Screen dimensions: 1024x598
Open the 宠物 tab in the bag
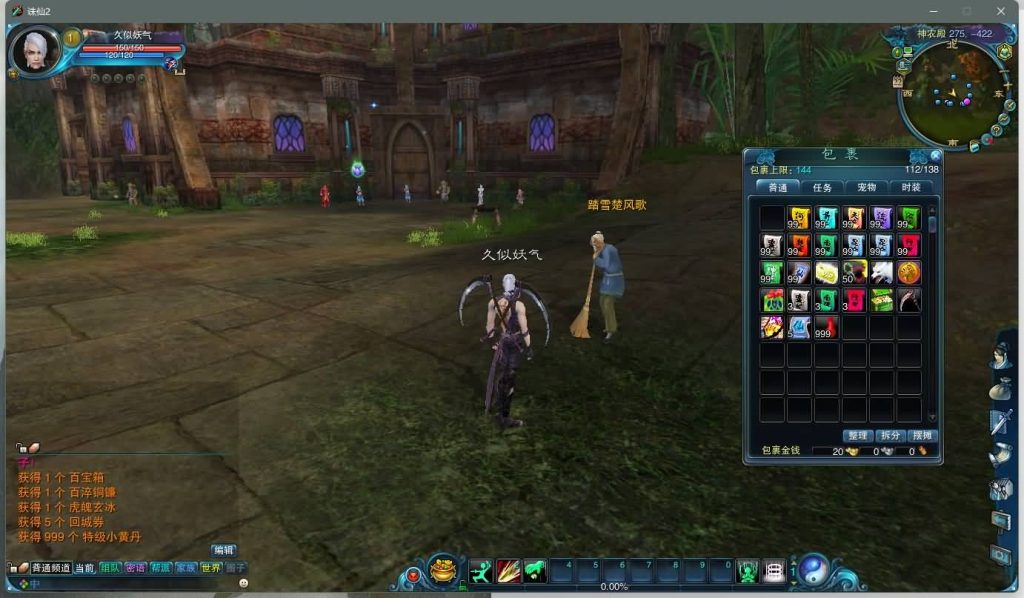(x=866, y=187)
